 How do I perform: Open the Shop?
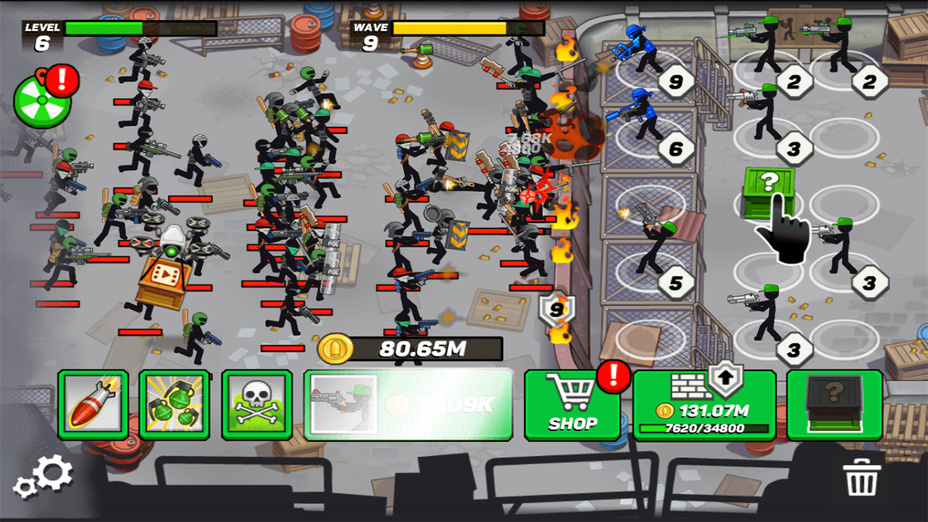coord(573,405)
